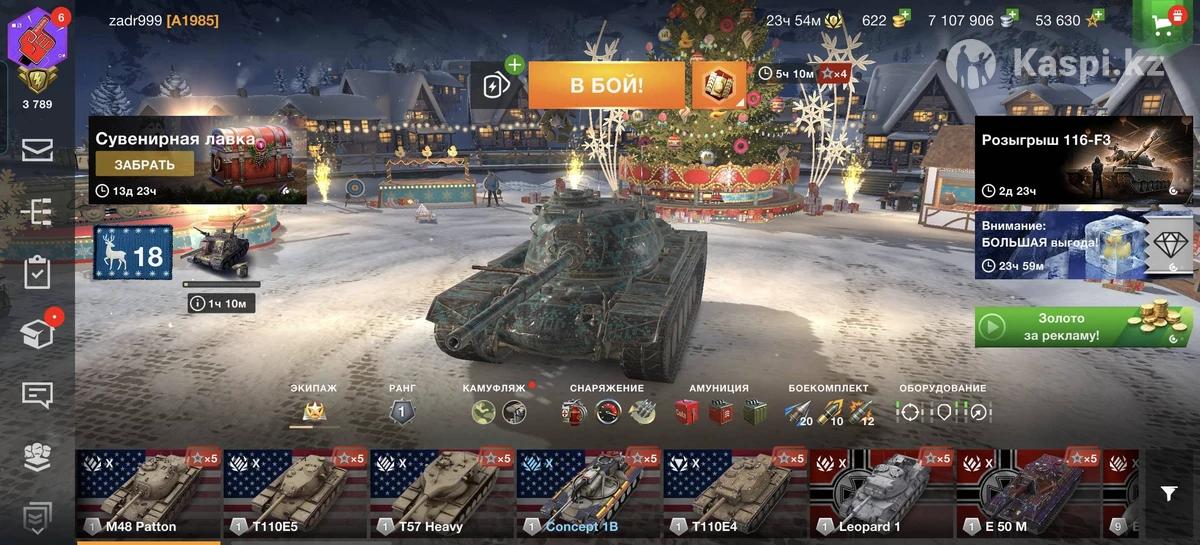Pick the Concept 1B tank card
This screenshot has width=1200, height=545.
coord(589,494)
